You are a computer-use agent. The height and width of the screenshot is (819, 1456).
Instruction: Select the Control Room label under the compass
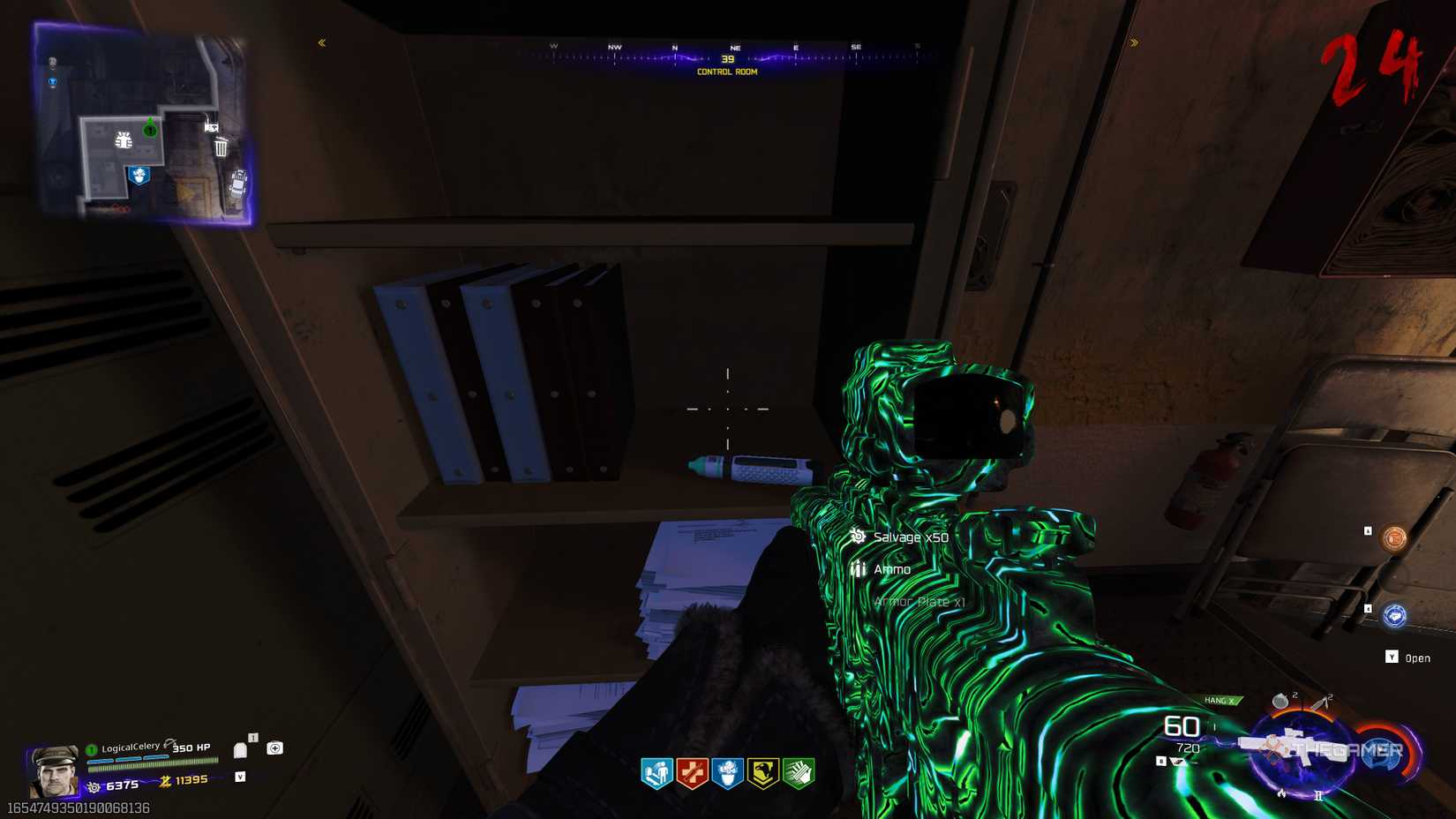(x=726, y=71)
